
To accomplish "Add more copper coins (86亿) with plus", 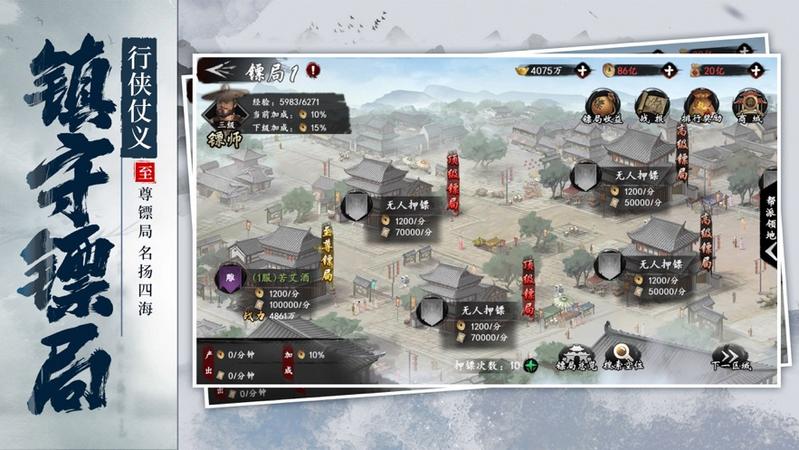I will [668, 70].
